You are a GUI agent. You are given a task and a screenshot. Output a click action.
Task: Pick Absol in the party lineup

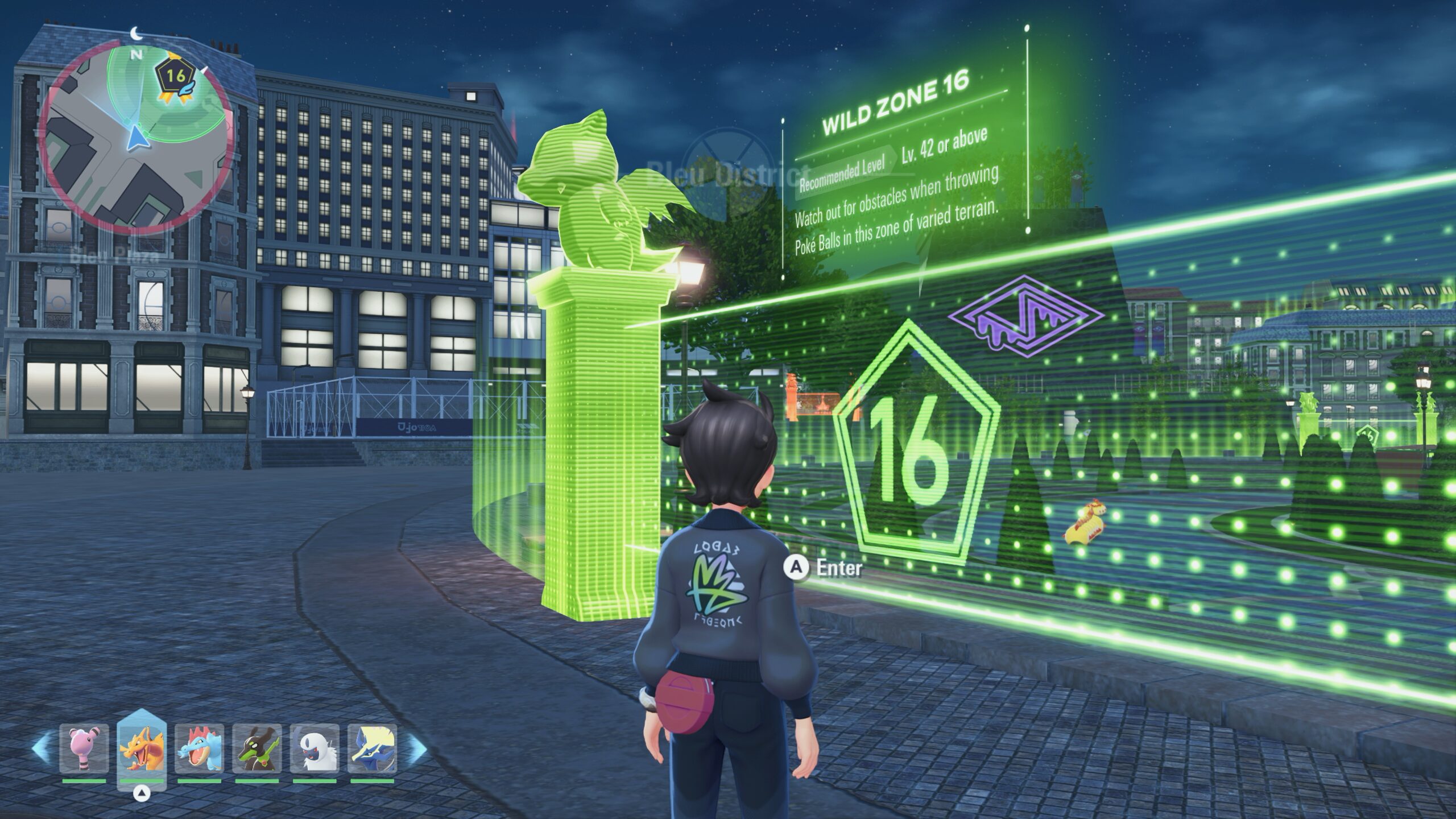coord(315,748)
